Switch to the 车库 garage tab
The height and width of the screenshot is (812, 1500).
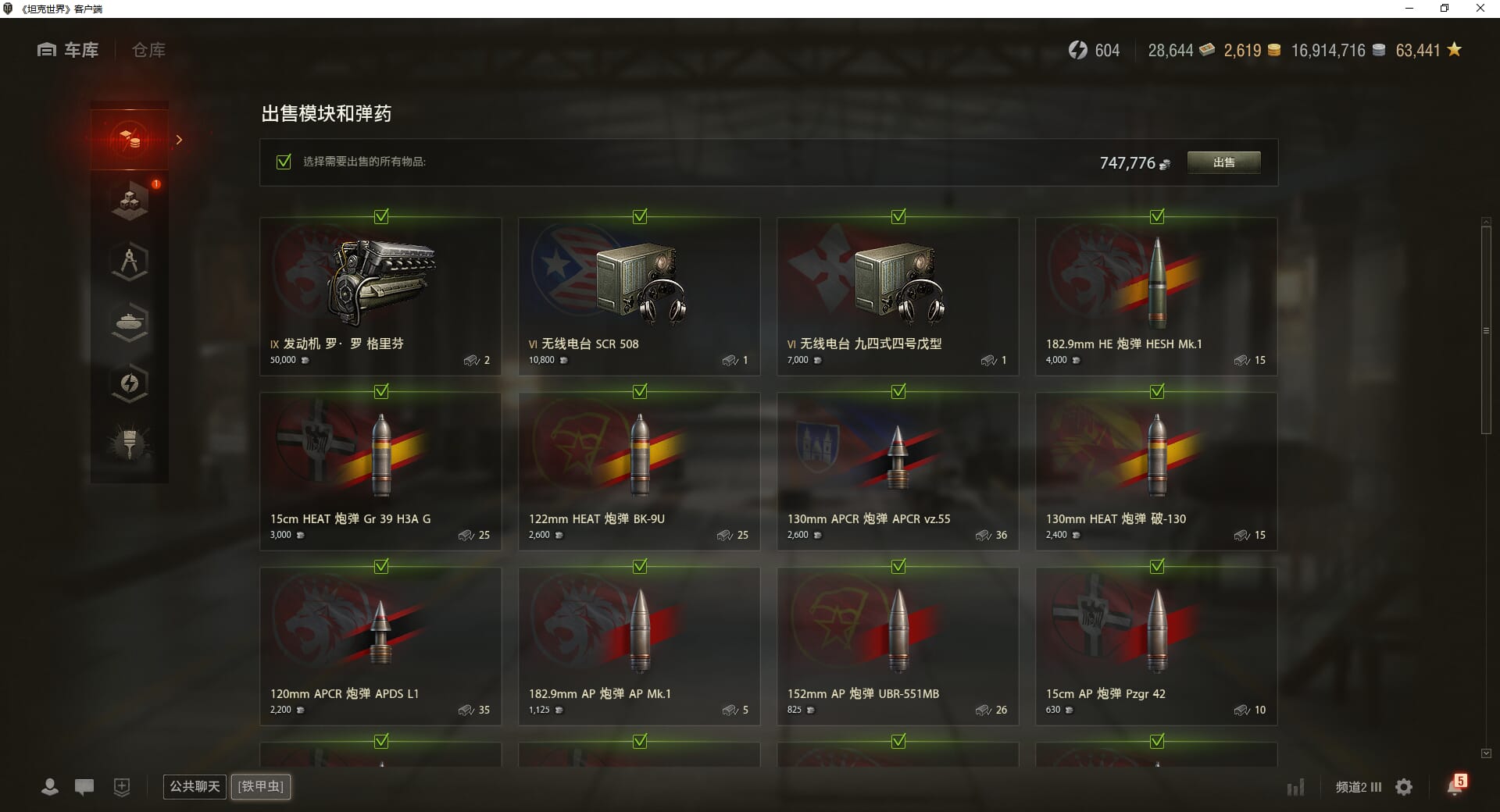point(69,50)
